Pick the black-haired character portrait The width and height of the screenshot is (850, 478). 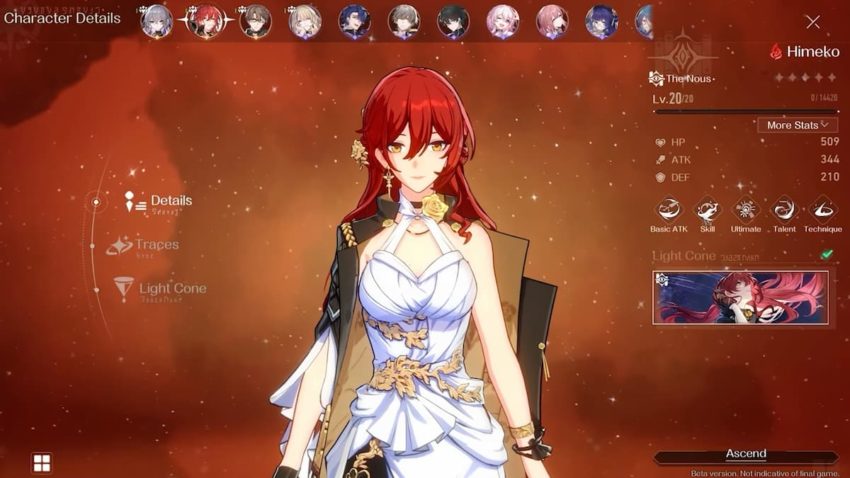453,21
